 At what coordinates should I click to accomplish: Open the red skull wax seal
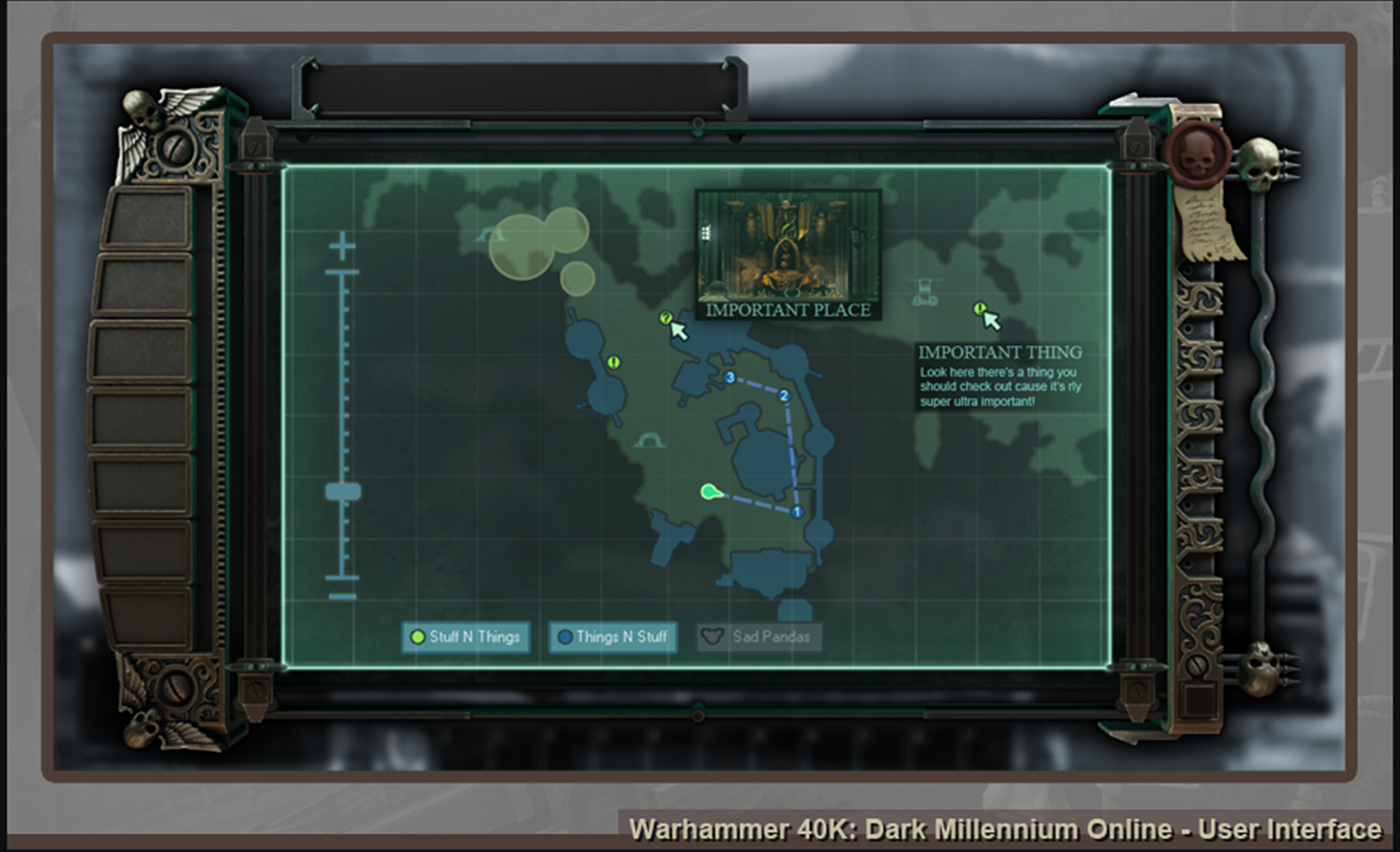1195,151
